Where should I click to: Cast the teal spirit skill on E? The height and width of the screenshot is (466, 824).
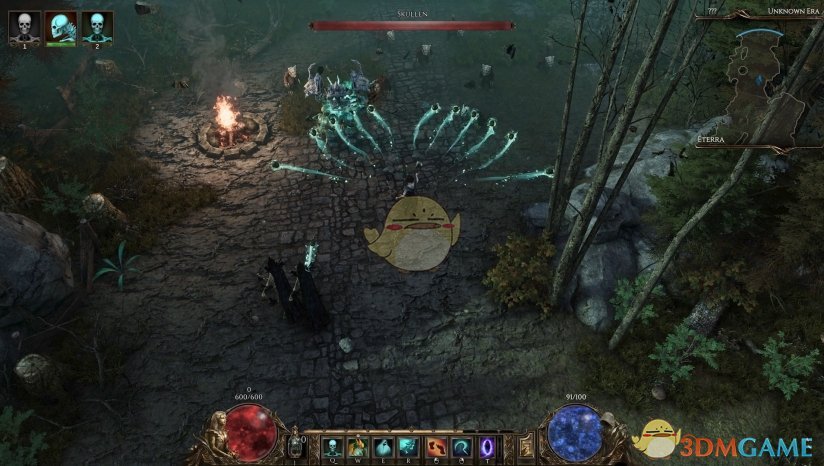click(382, 445)
